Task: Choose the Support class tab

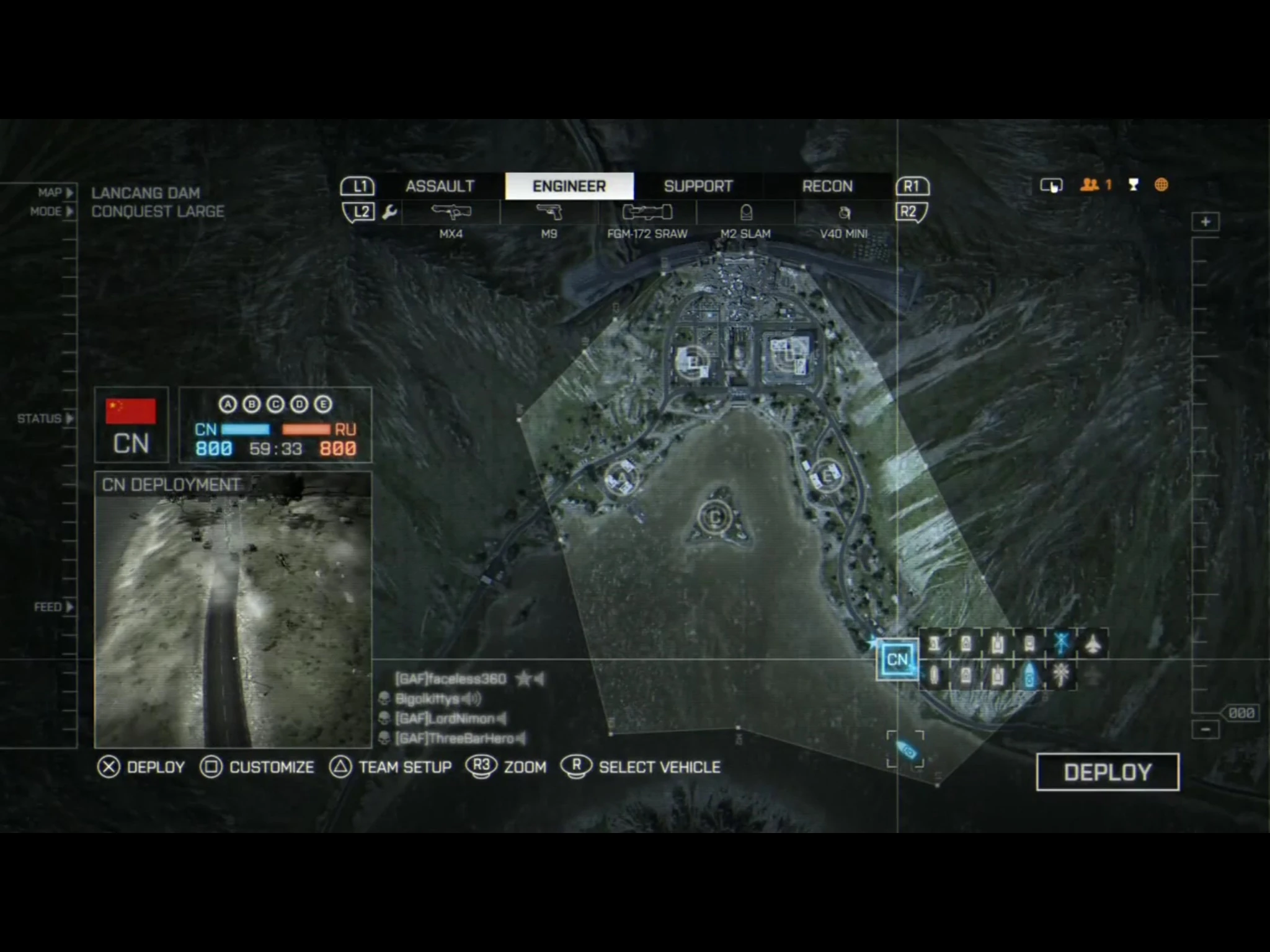Action: 698,186
